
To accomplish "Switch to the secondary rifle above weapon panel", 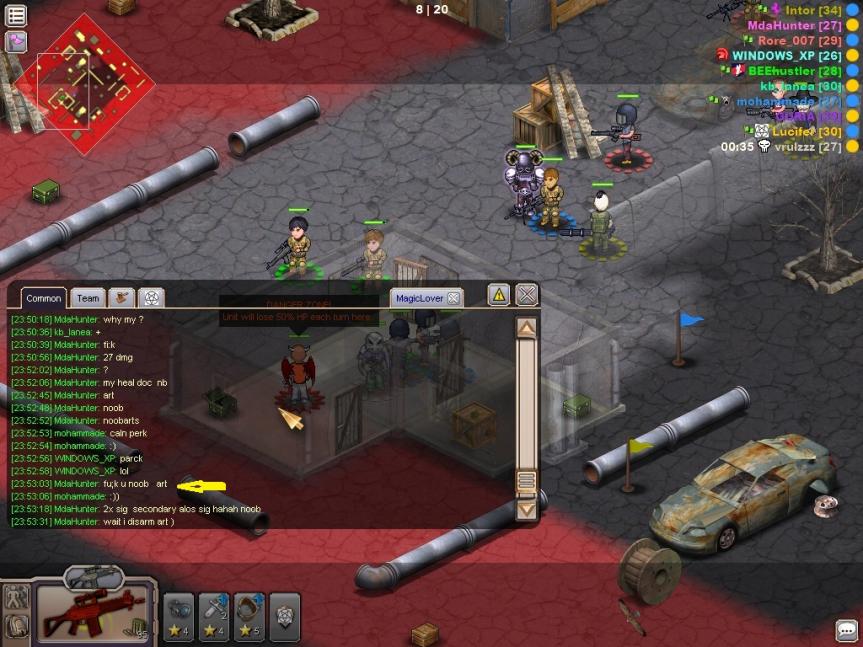I will point(94,578).
